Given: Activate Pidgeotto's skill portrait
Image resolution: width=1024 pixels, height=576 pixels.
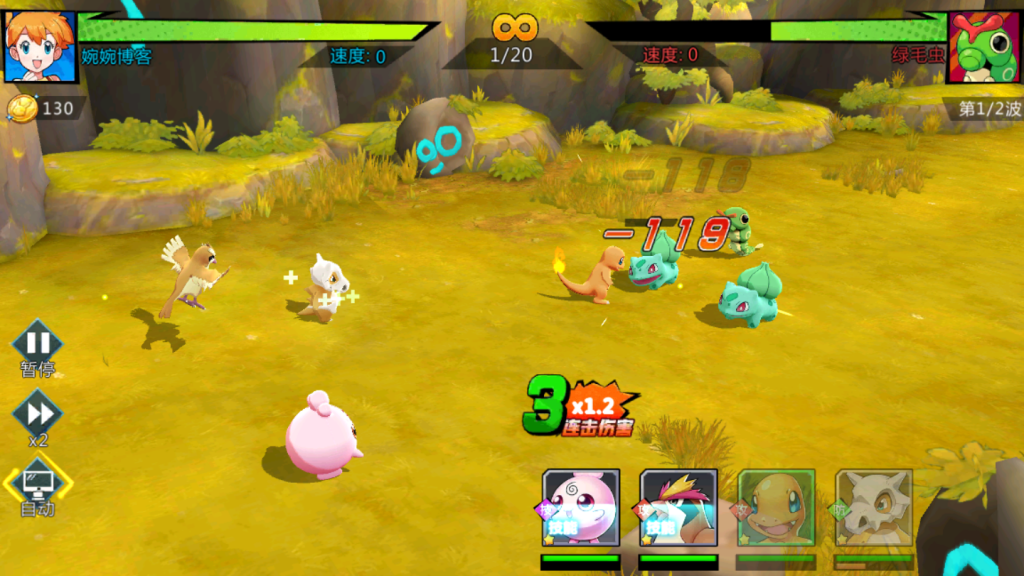Looking at the screenshot, I should click(678, 507).
